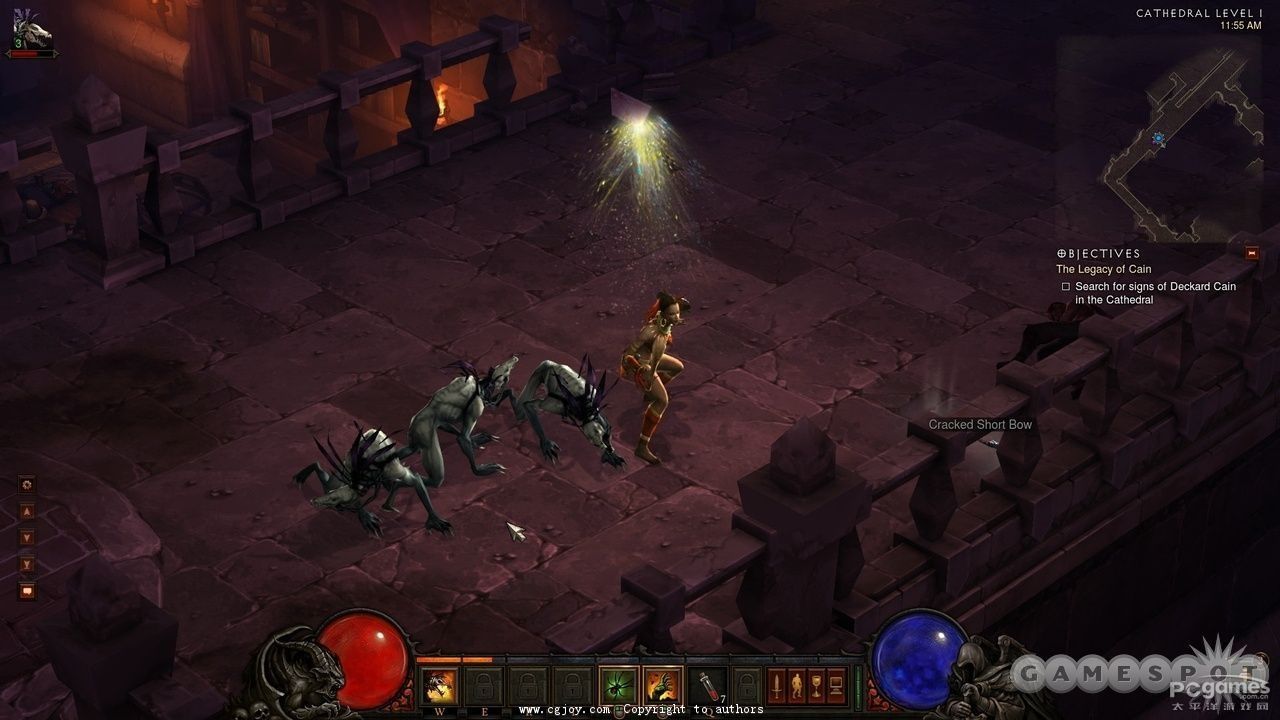Activate the first hotbar skill on W

(x=439, y=686)
